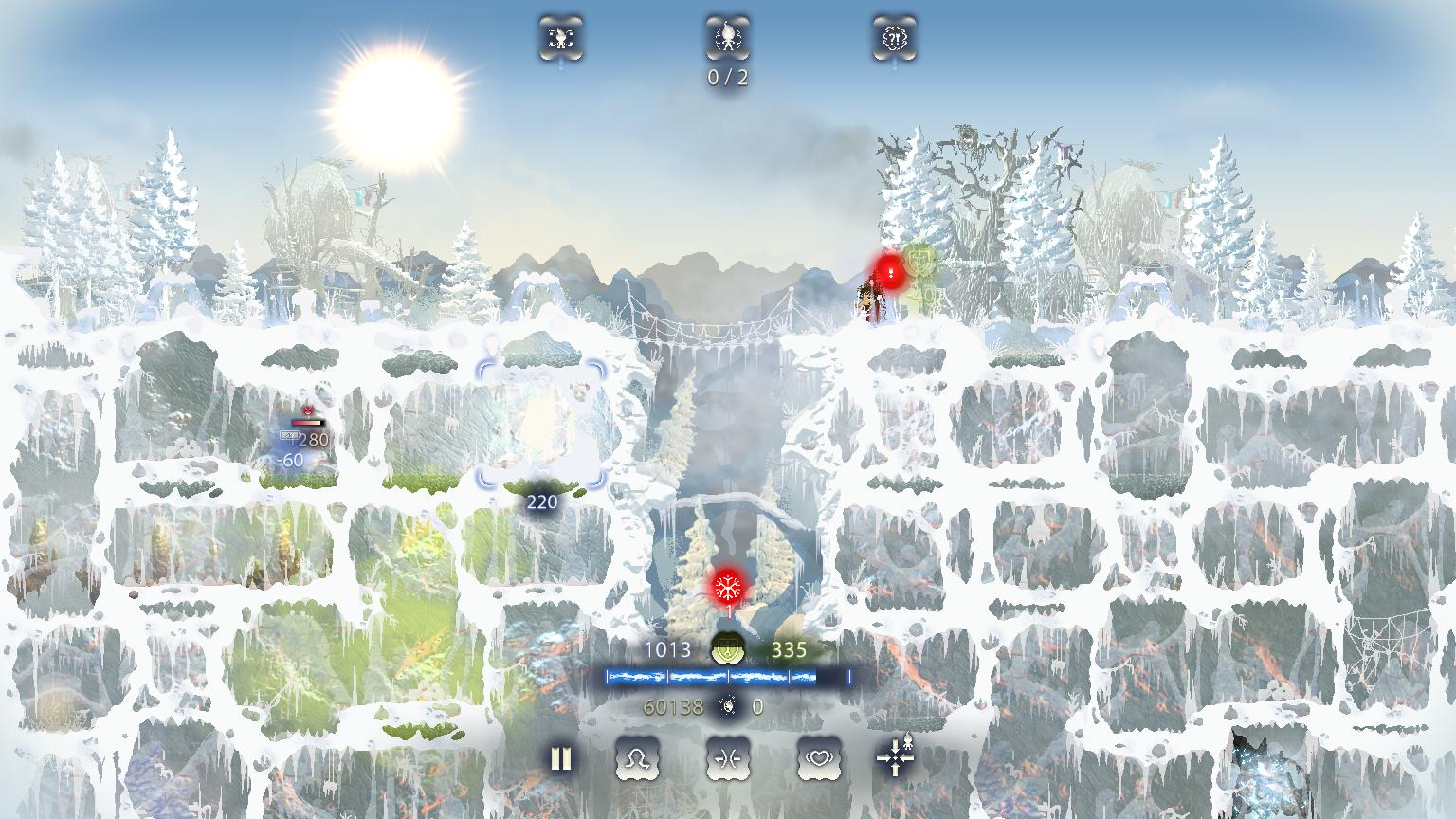Click the first segment divider of the wave timeline
The width and height of the screenshot is (1456, 819).
pos(669,677)
